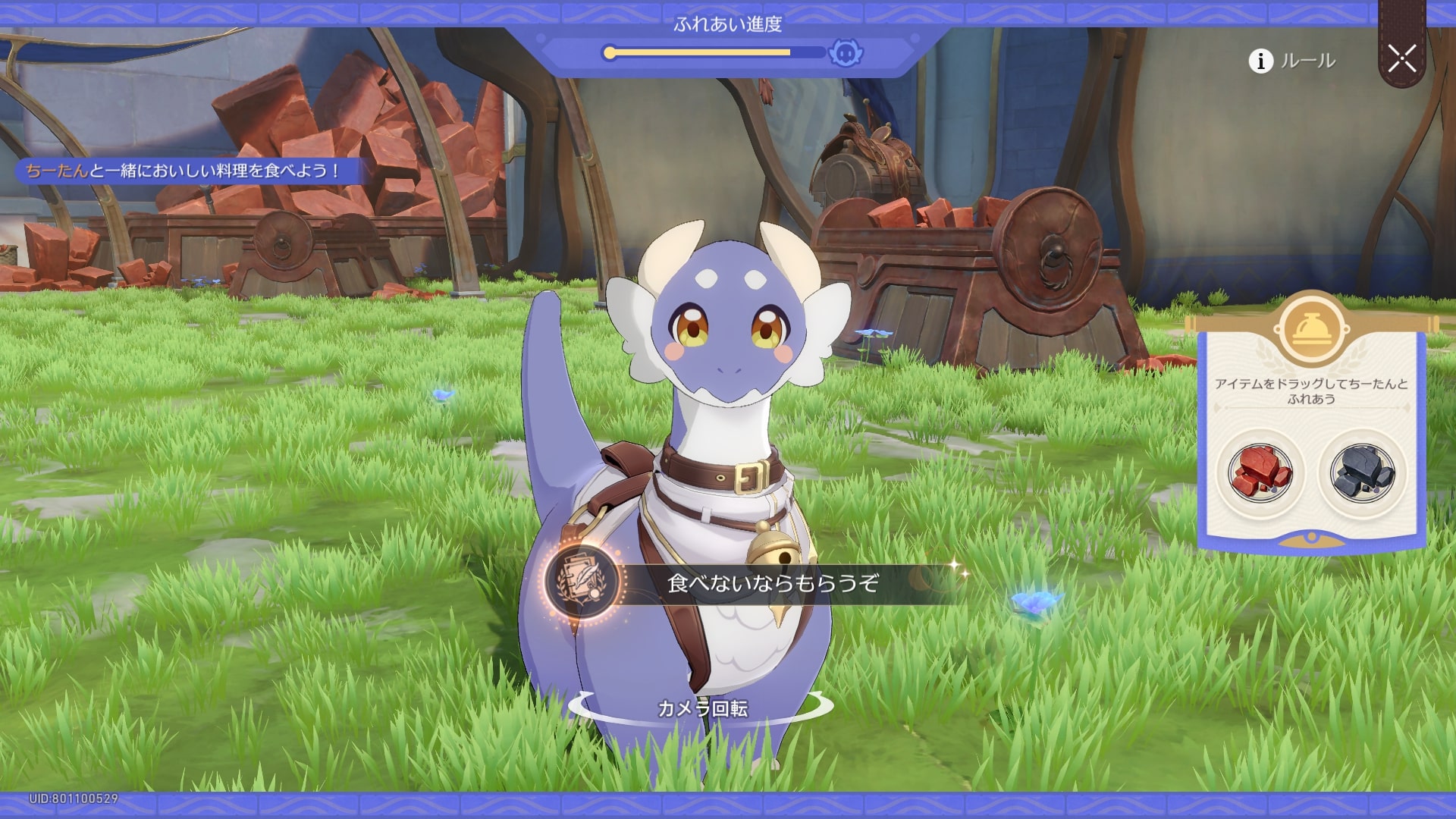The height and width of the screenshot is (819, 1456).
Task: Select the black ore food item
Action: [1362, 473]
